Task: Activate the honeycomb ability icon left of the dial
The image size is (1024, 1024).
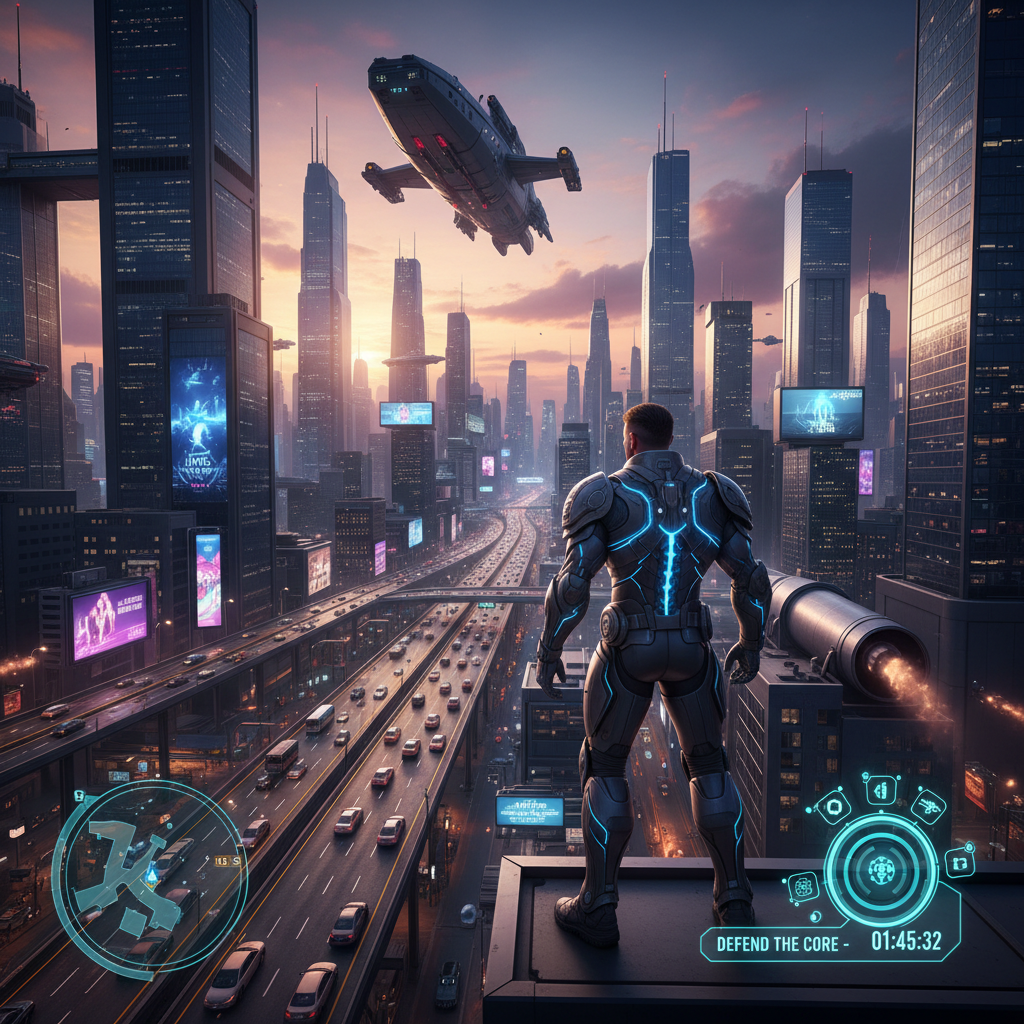Action: pos(802,886)
